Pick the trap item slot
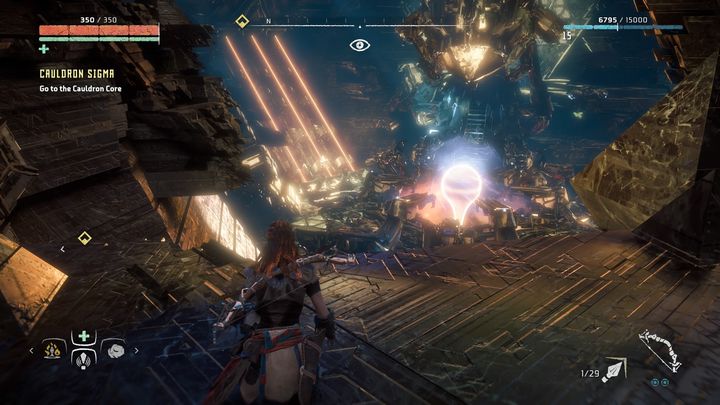This screenshot has width=720, height=405. (54, 349)
